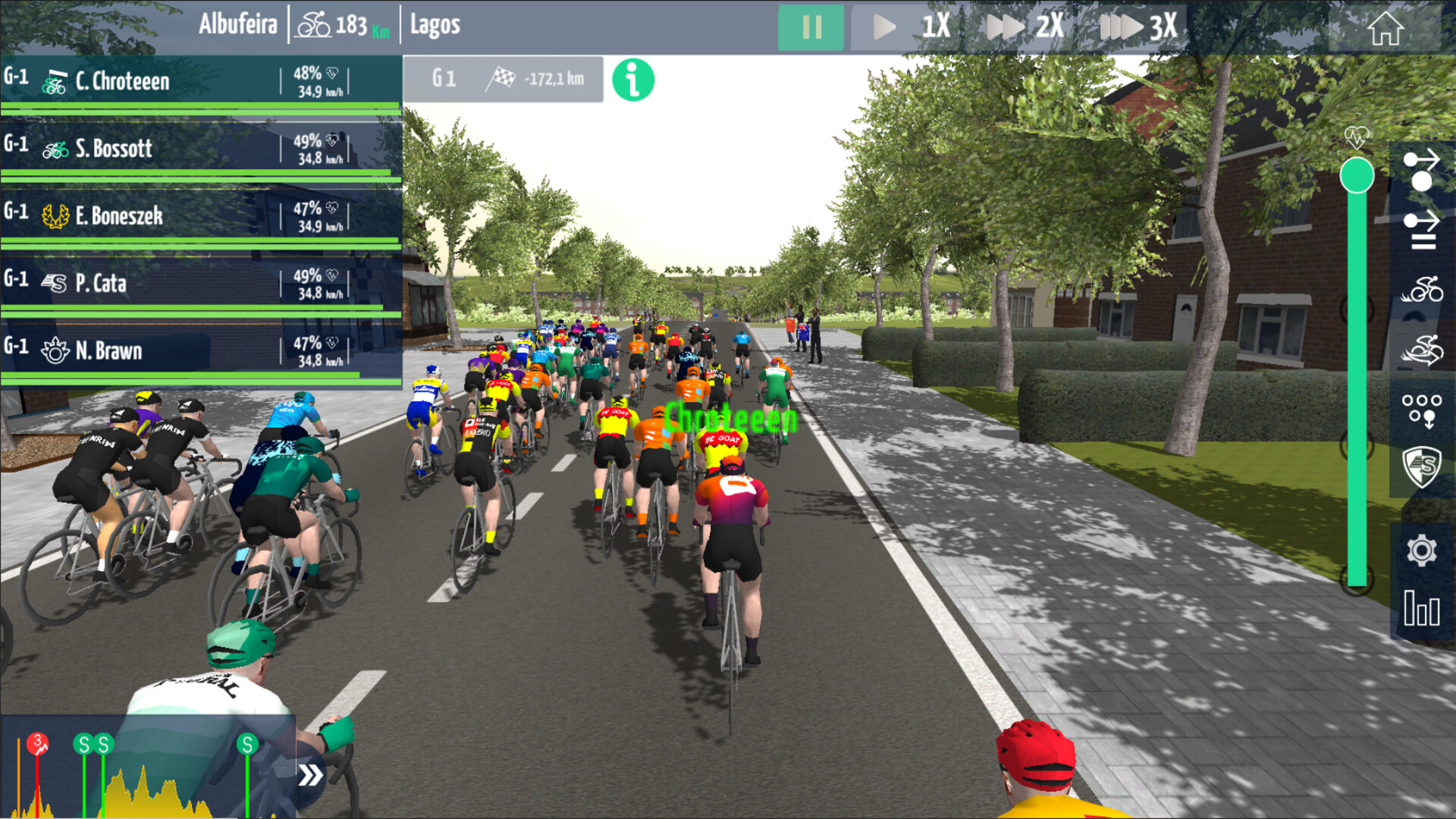1456x819 pixels.
Task: Switch playback speed to 2X
Action: [1025, 28]
